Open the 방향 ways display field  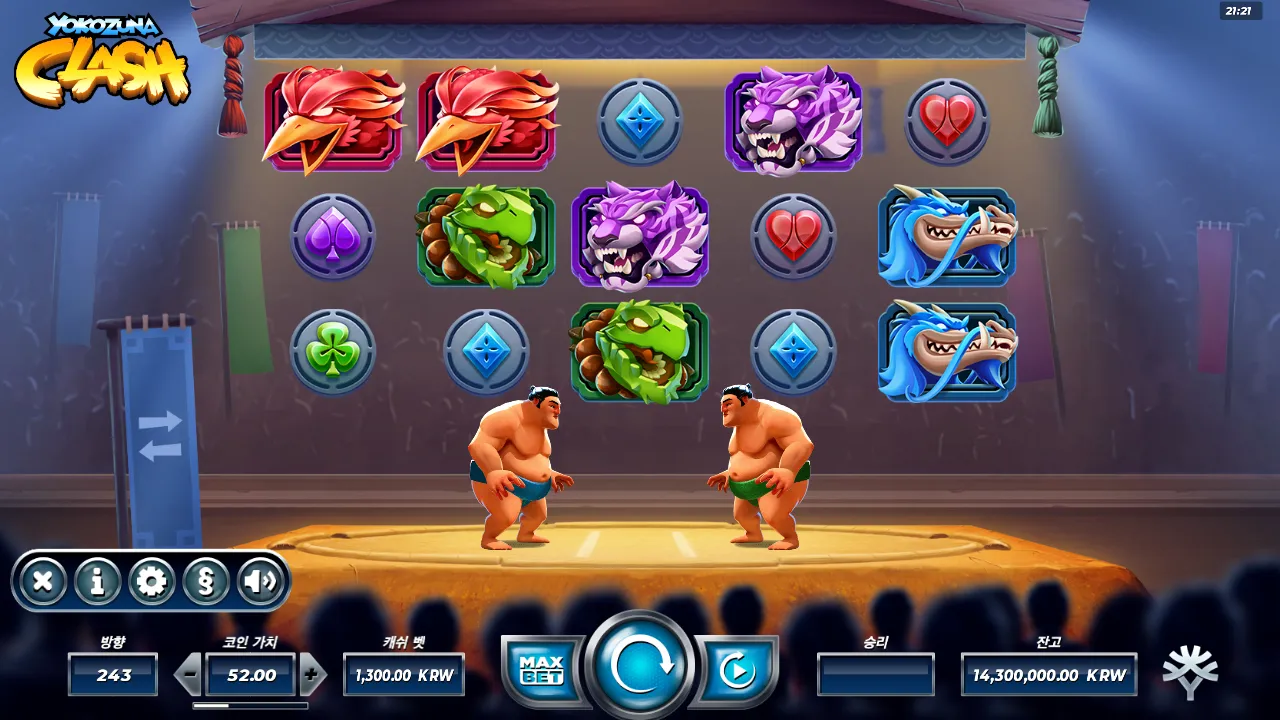point(112,675)
